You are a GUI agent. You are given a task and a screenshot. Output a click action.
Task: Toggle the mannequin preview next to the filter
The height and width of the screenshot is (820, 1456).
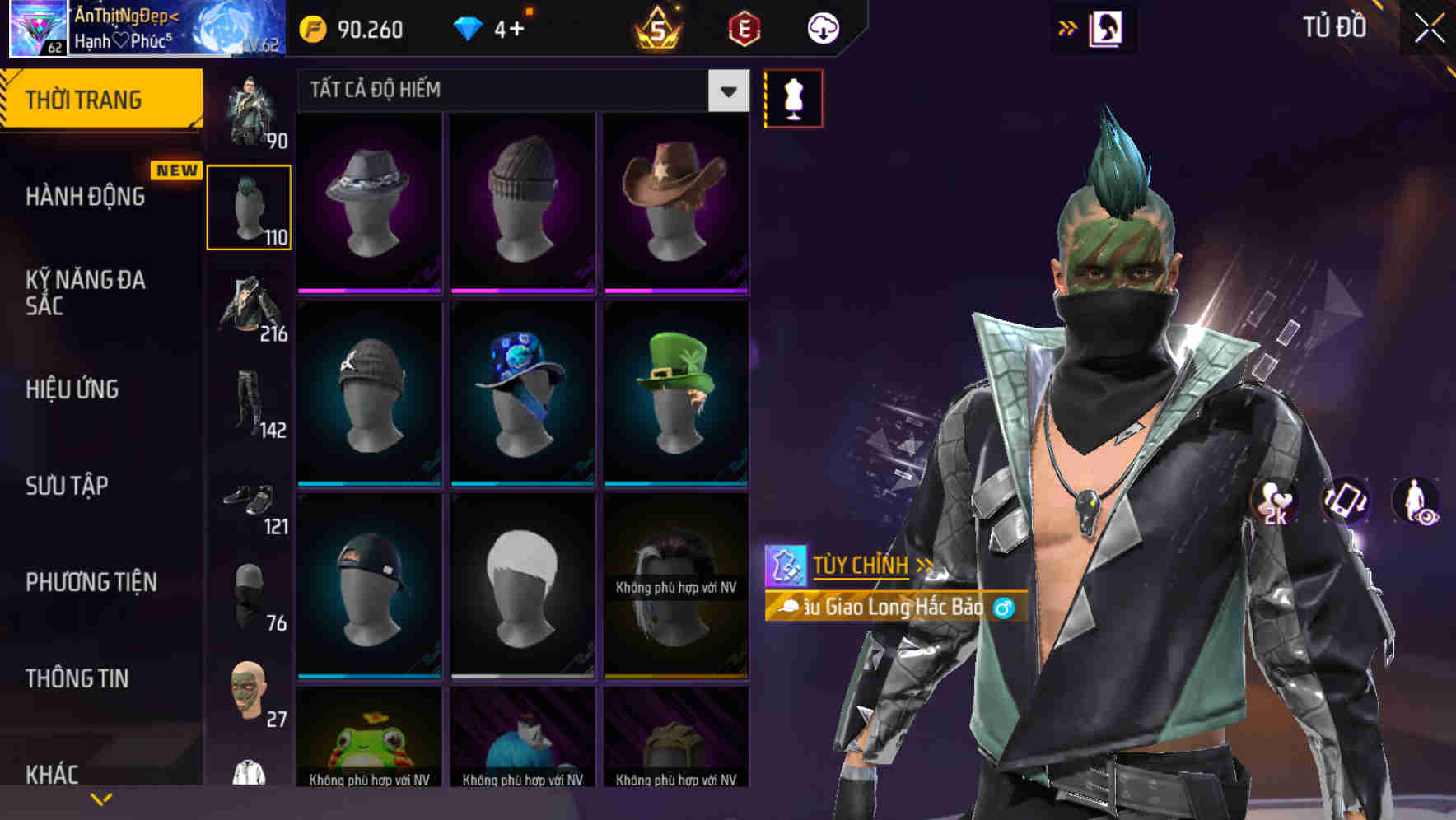point(793,97)
